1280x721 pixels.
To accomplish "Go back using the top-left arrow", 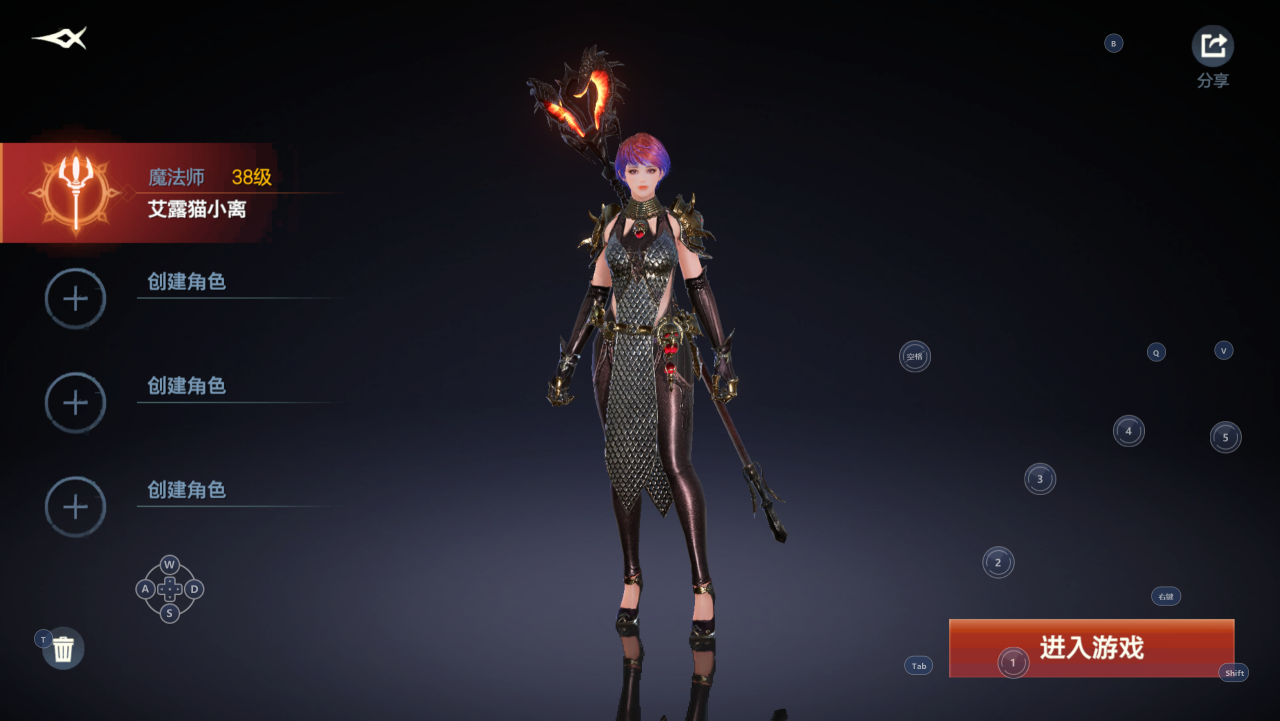I will (x=60, y=39).
